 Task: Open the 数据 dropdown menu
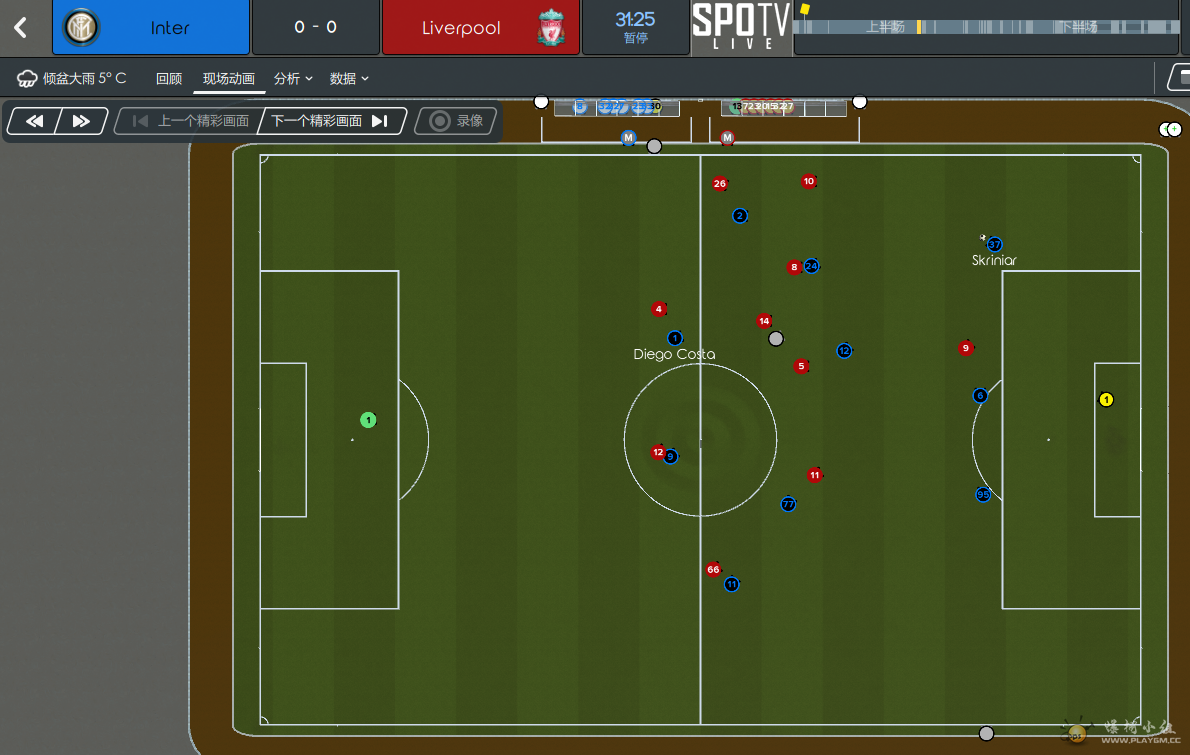point(349,79)
